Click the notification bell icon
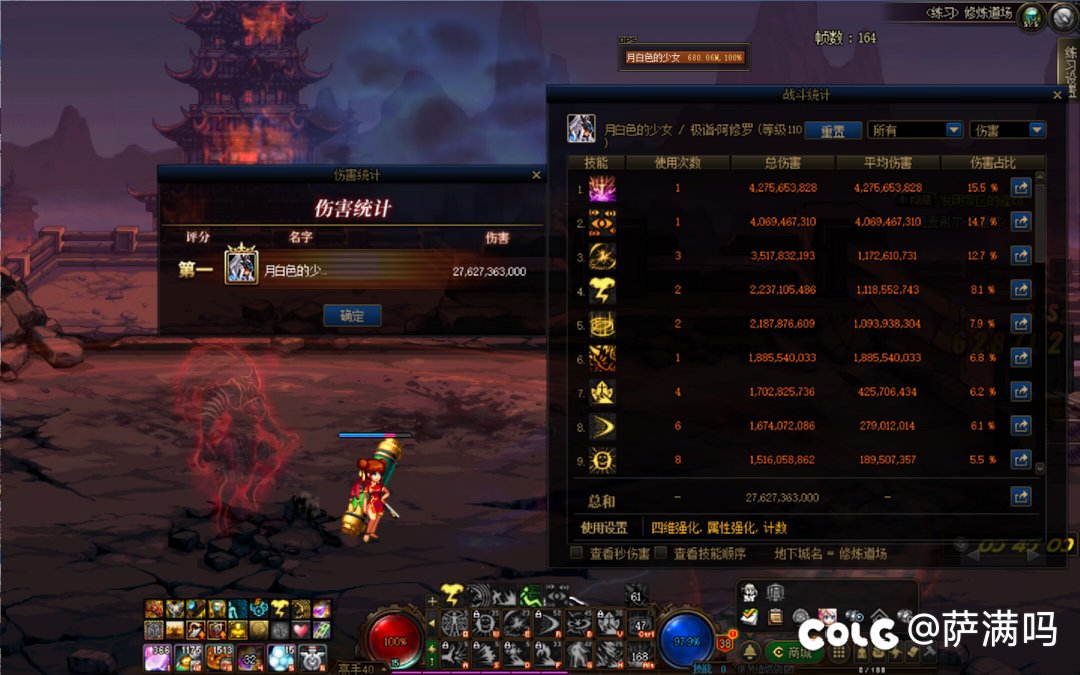1080x675 pixels. [x=750, y=652]
